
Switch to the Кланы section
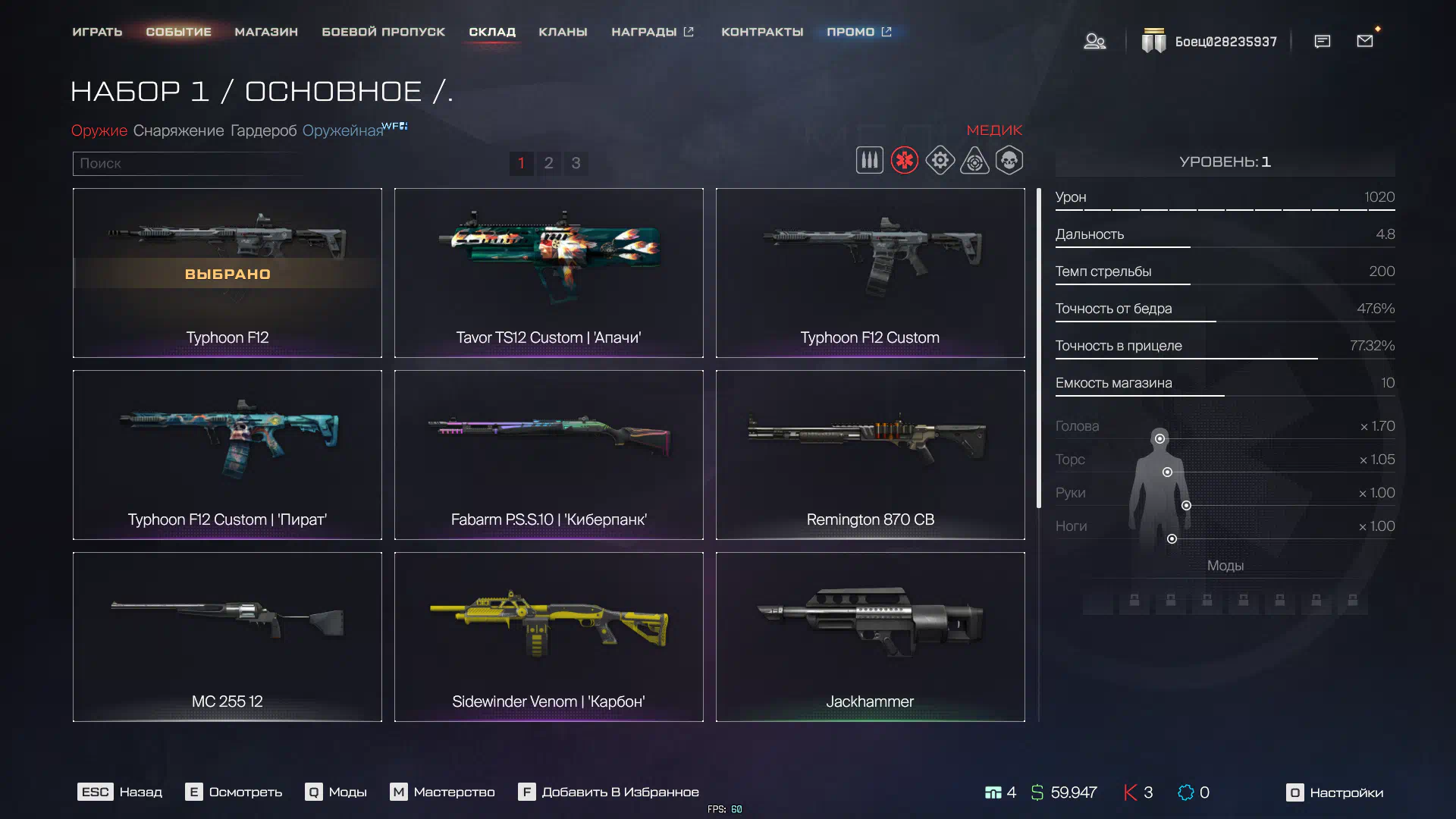[x=563, y=32]
